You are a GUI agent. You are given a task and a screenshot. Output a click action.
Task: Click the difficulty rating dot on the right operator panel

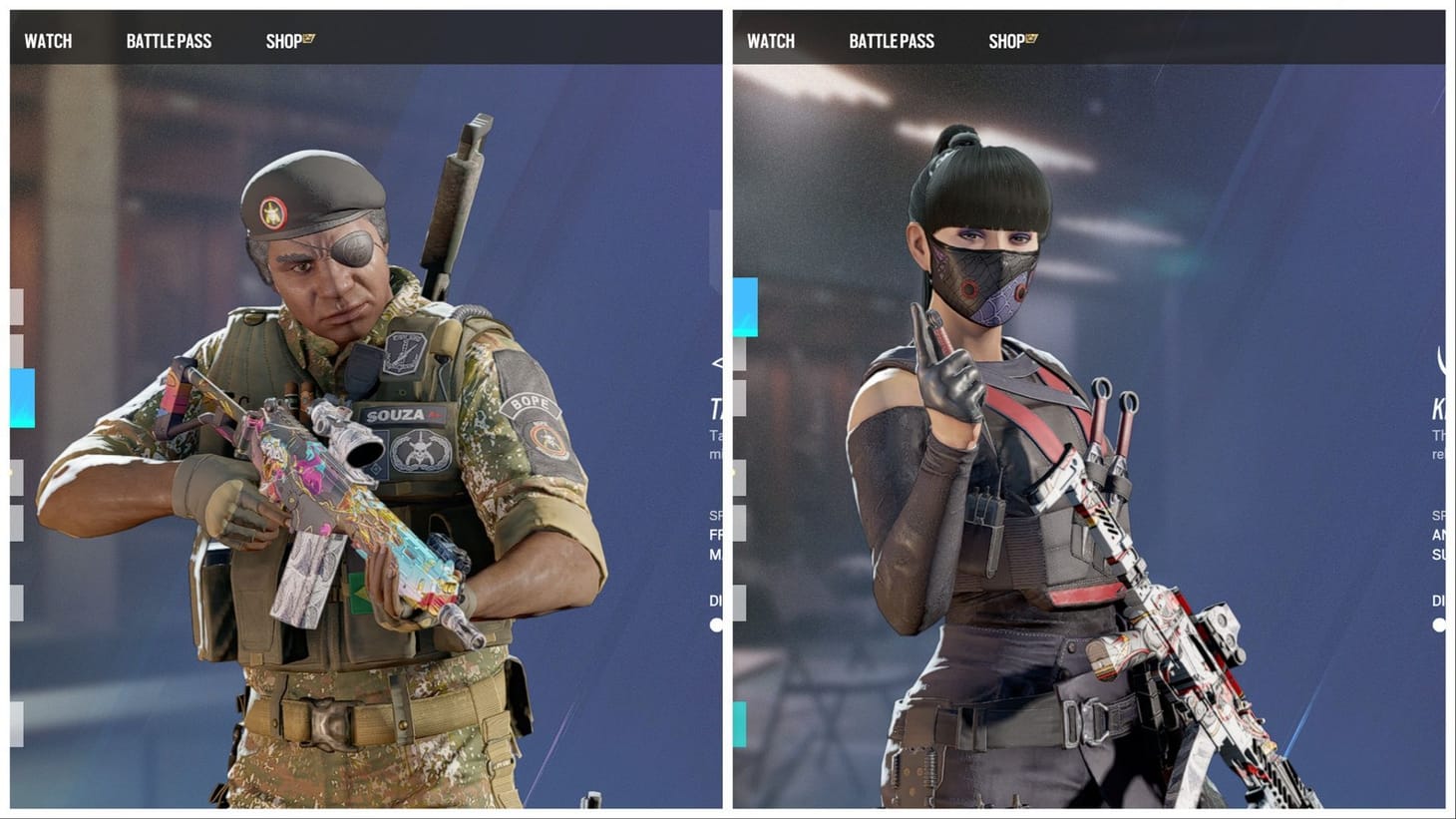[x=1439, y=624]
